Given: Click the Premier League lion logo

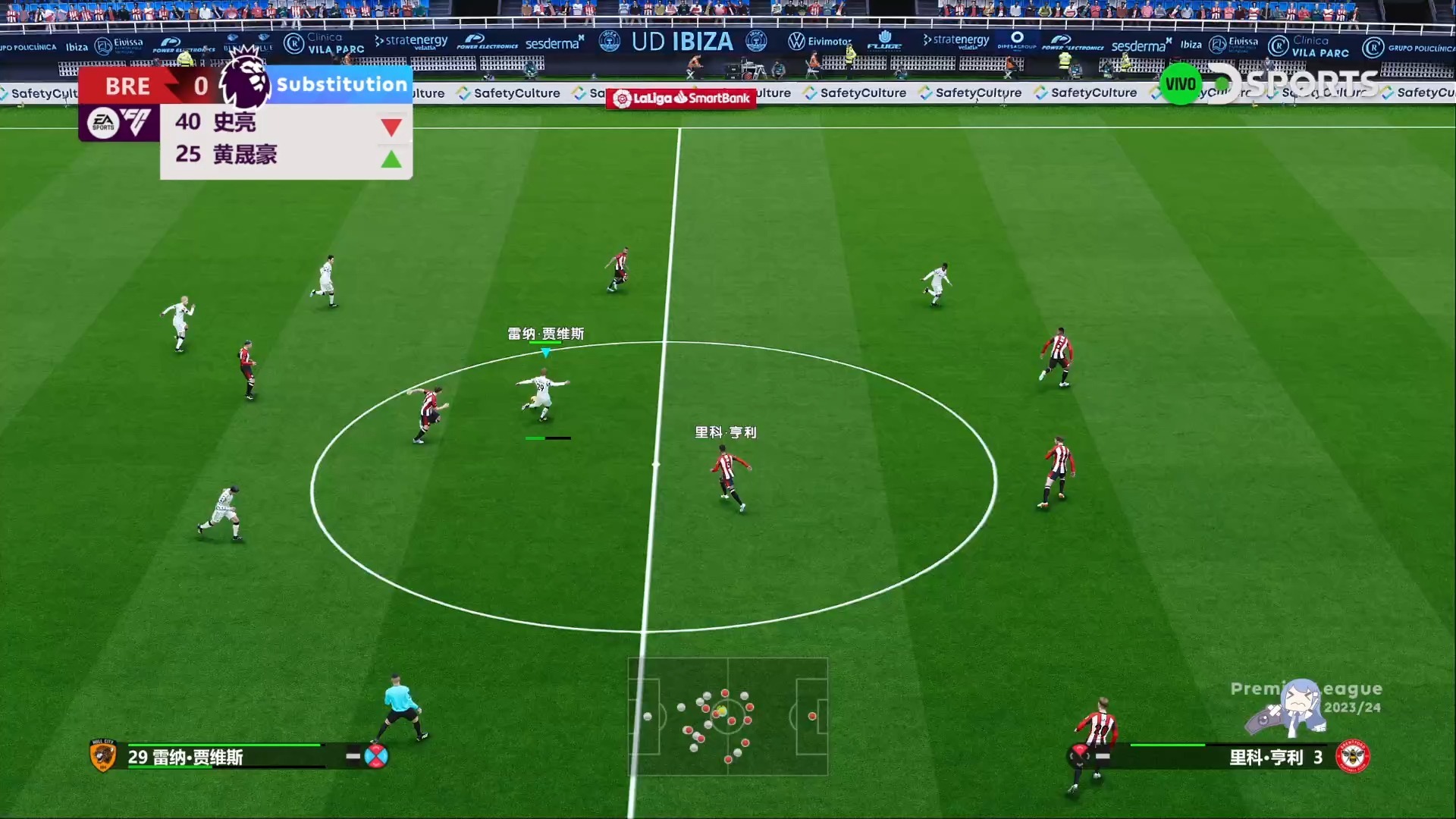Looking at the screenshot, I should (246, 80).
